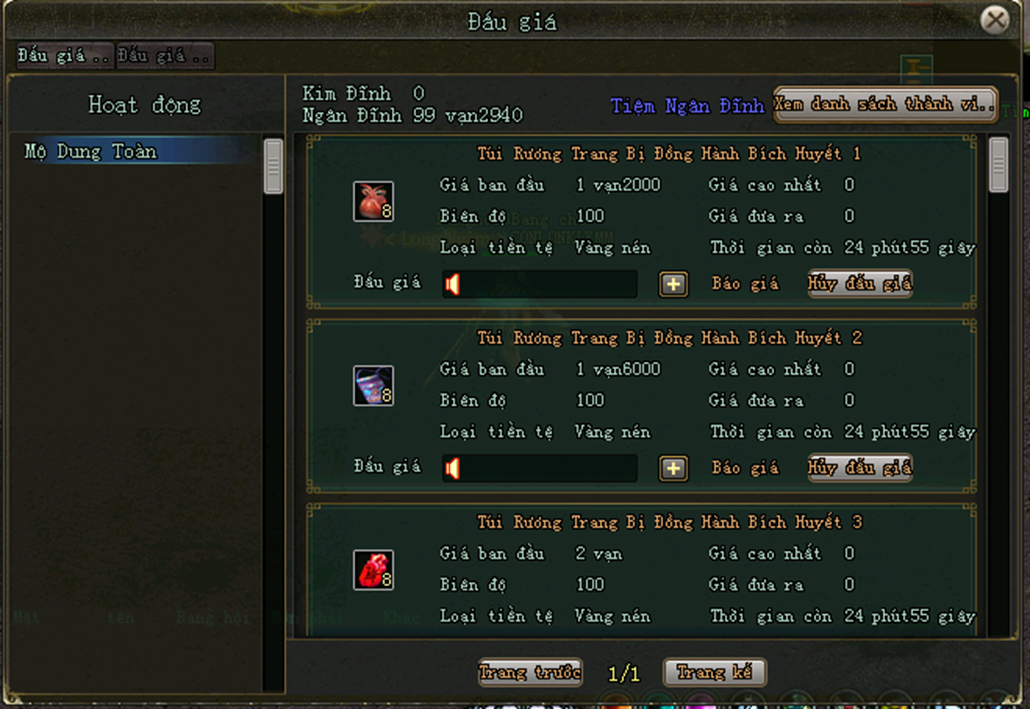Increase the bid for Bích Huyết 2 with plus
Screen dimensions: 1030x709
[673, 468]
